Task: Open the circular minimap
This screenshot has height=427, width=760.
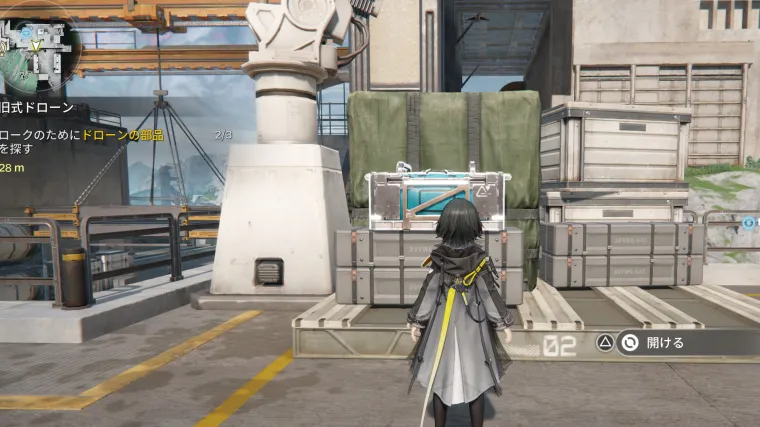Action: (37, 47)
